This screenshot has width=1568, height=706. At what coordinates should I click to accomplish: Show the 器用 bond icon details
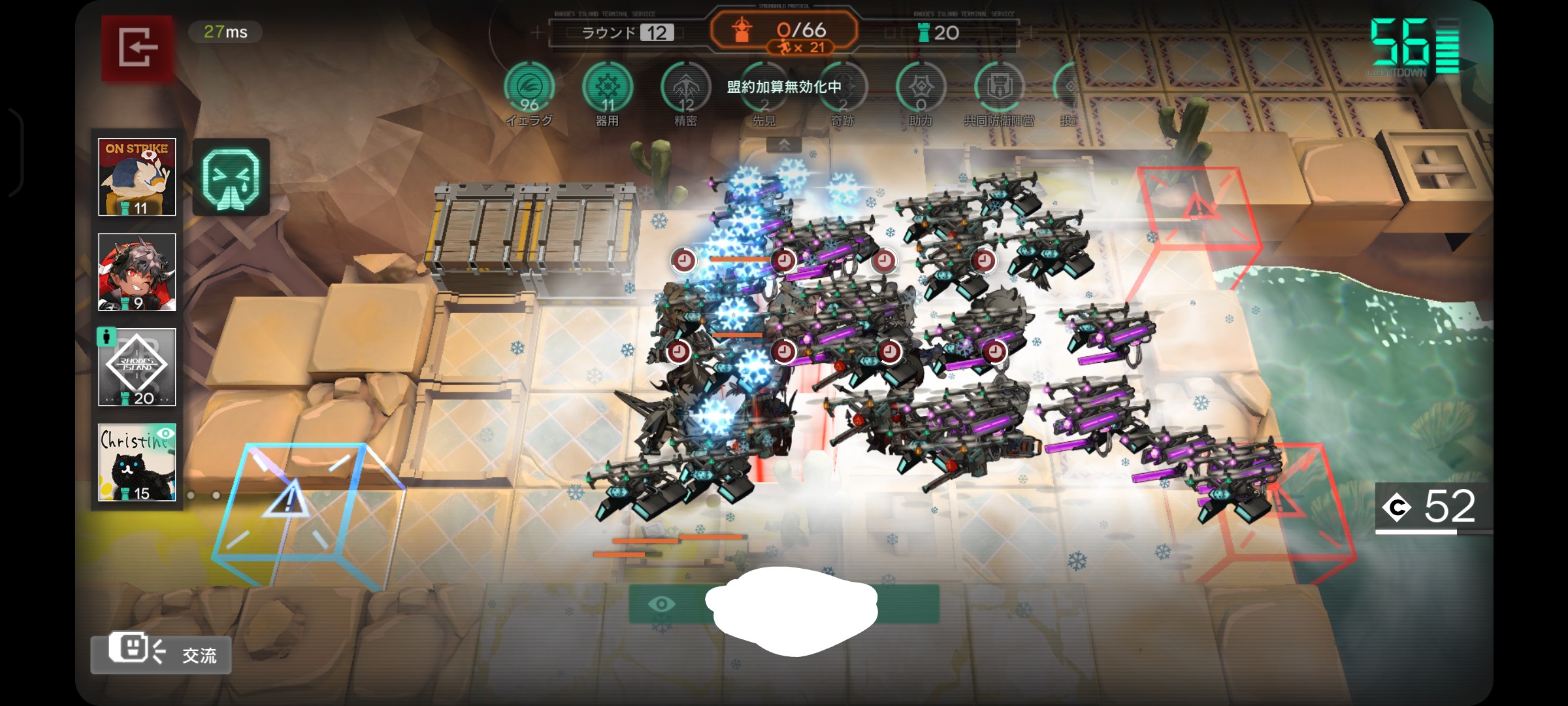tap(608, 88)
